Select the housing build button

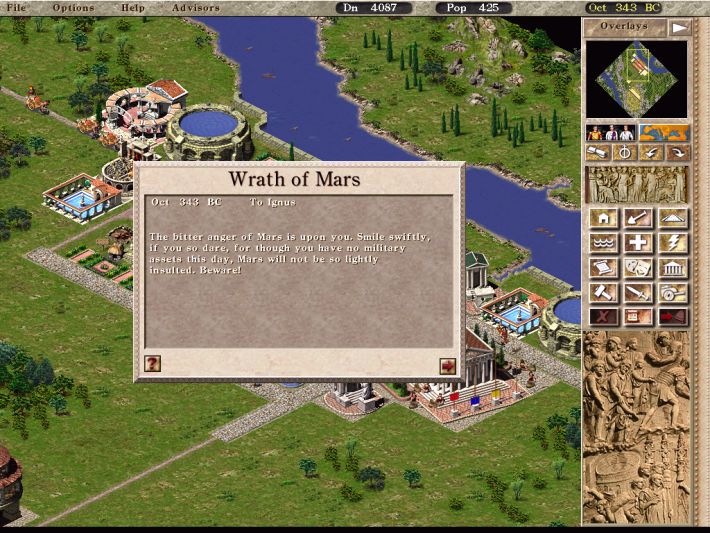click(603, 218)
